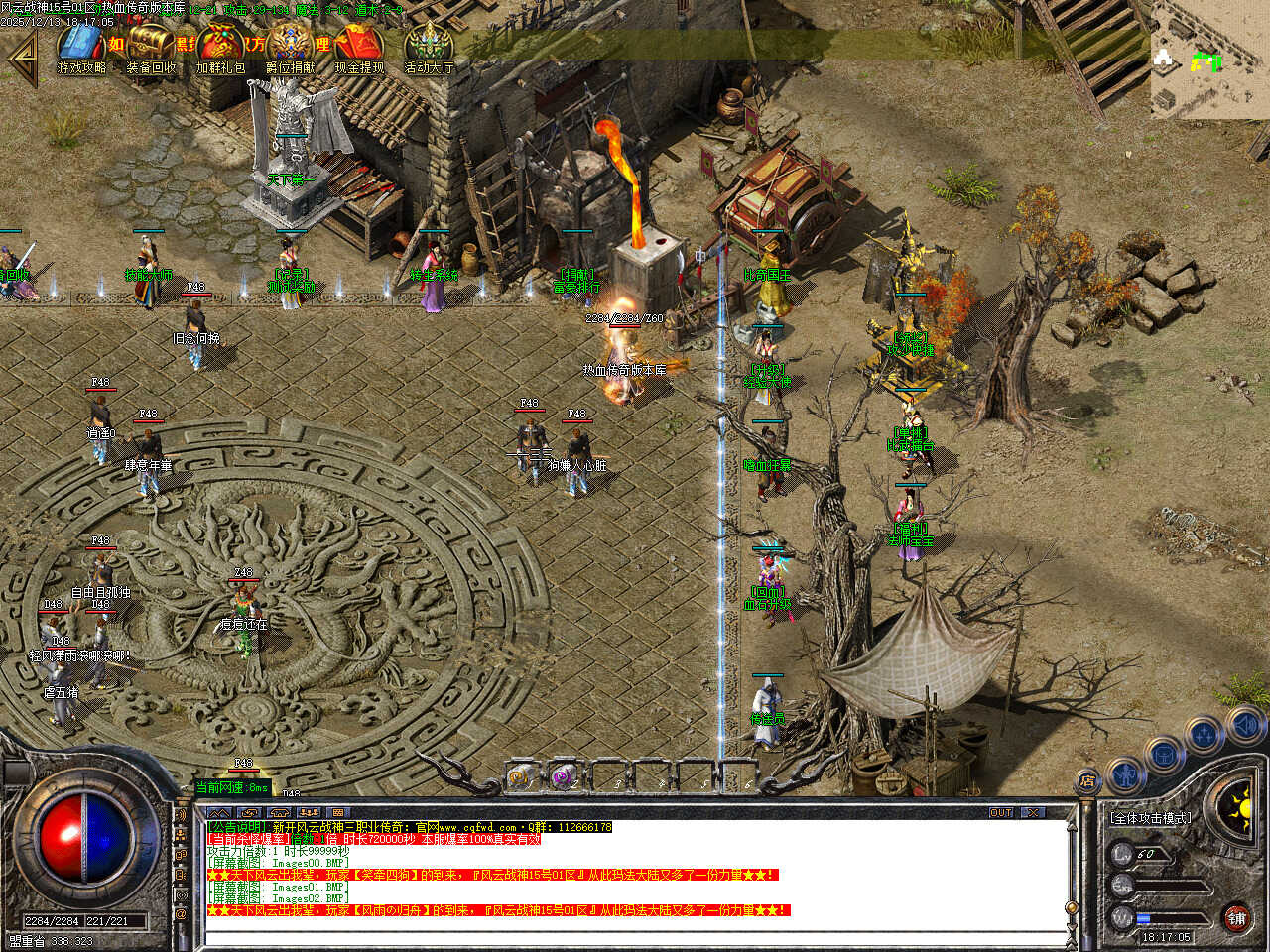Screen dimensions: 1270x952
Task: Open the red 铺 stall button
Action: click(1236, 917)
